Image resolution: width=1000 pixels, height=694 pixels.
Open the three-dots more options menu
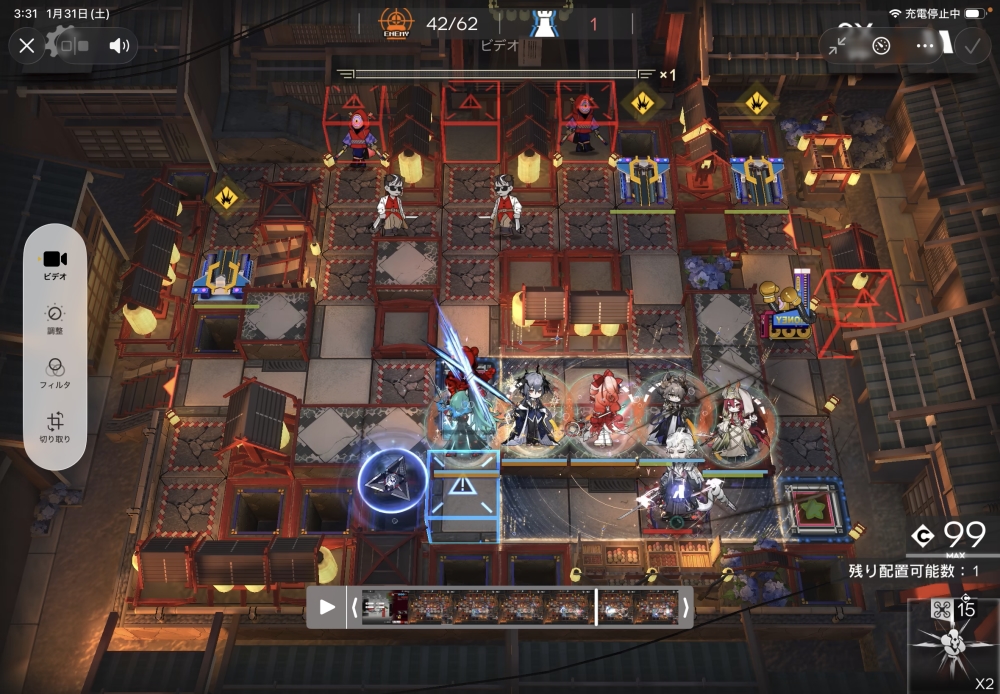(925, 45)
